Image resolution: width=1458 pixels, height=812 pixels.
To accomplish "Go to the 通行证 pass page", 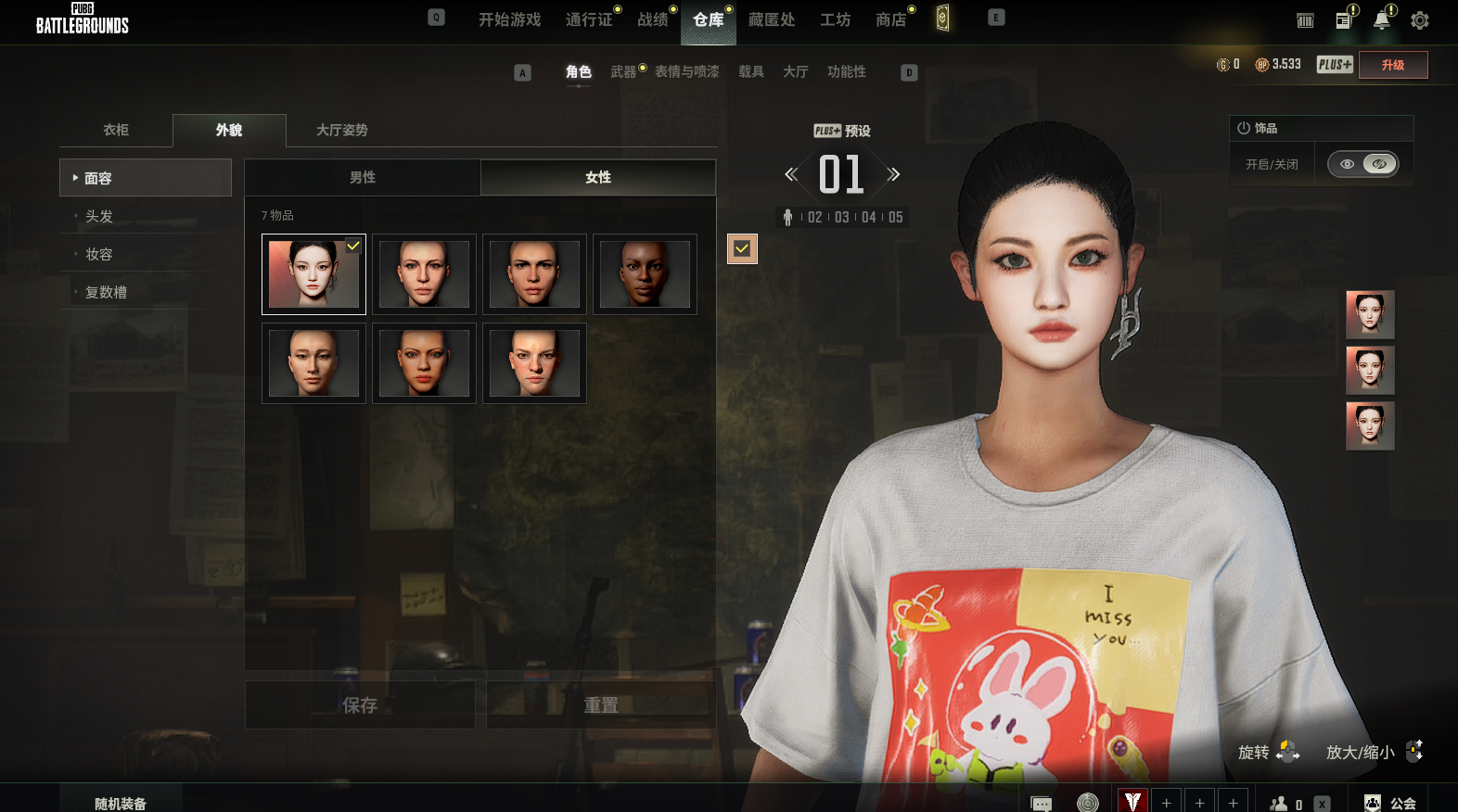I will coord(589,19).
